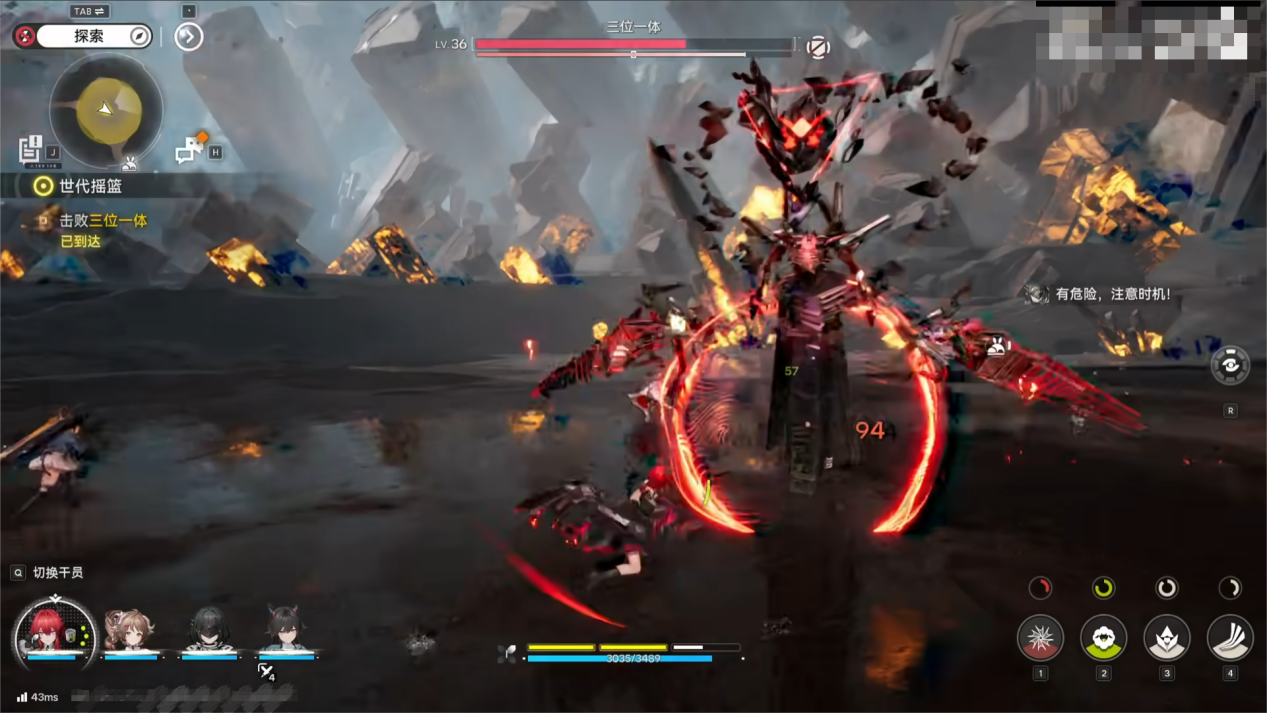The width and height of the screenshot is (1267, 713).
Task: Switch to the horned dark-haired operator
Action: pyautogui.click(x=286, y=630)
